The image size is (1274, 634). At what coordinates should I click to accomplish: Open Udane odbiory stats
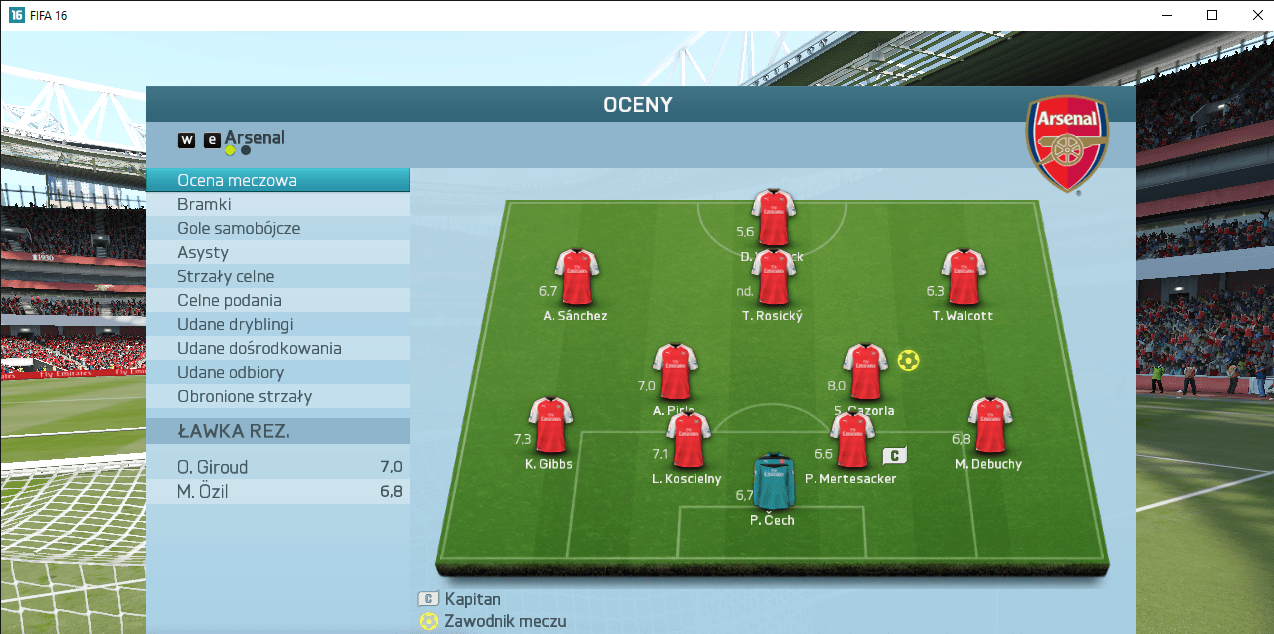(x=277, y=372)
